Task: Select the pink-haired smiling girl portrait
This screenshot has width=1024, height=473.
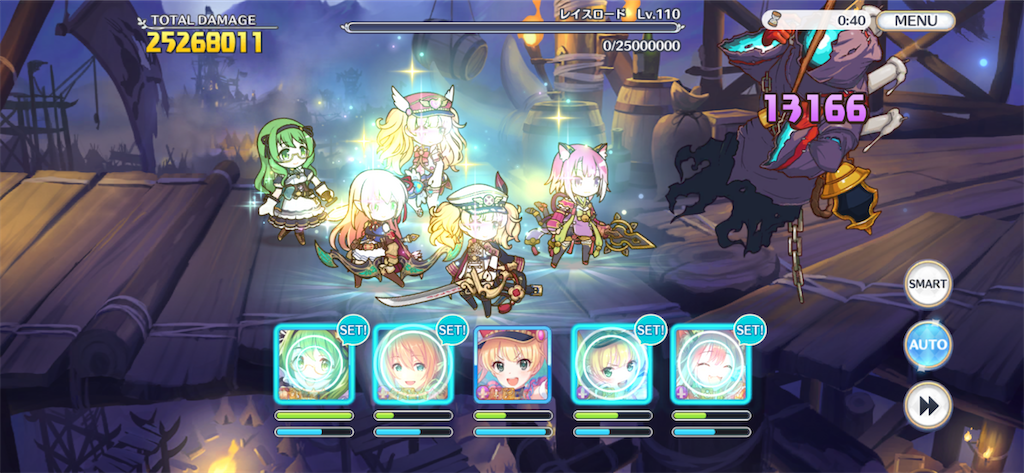Action: point(709,364)
